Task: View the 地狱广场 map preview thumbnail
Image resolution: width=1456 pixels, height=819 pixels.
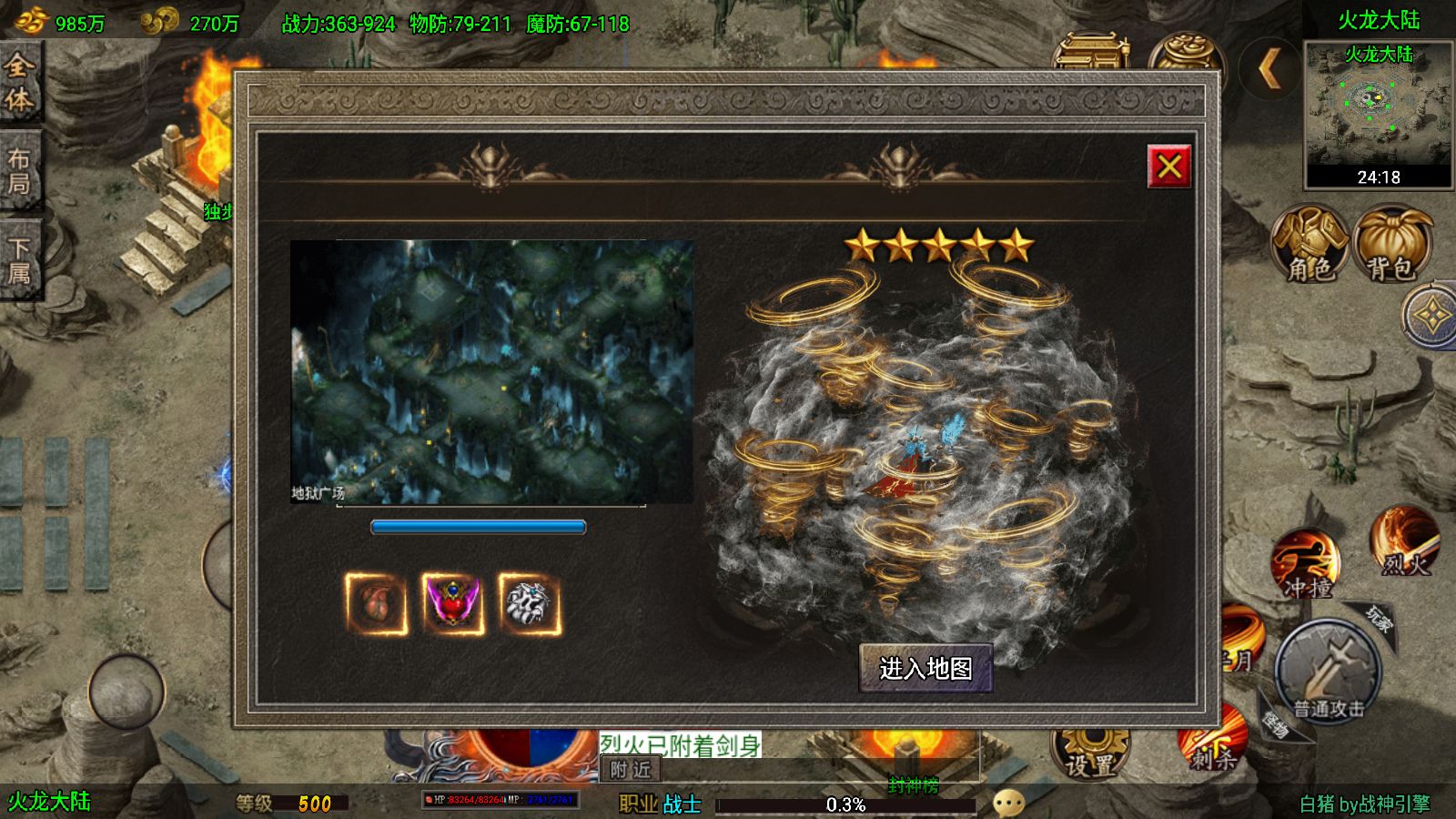Action: 491,371
